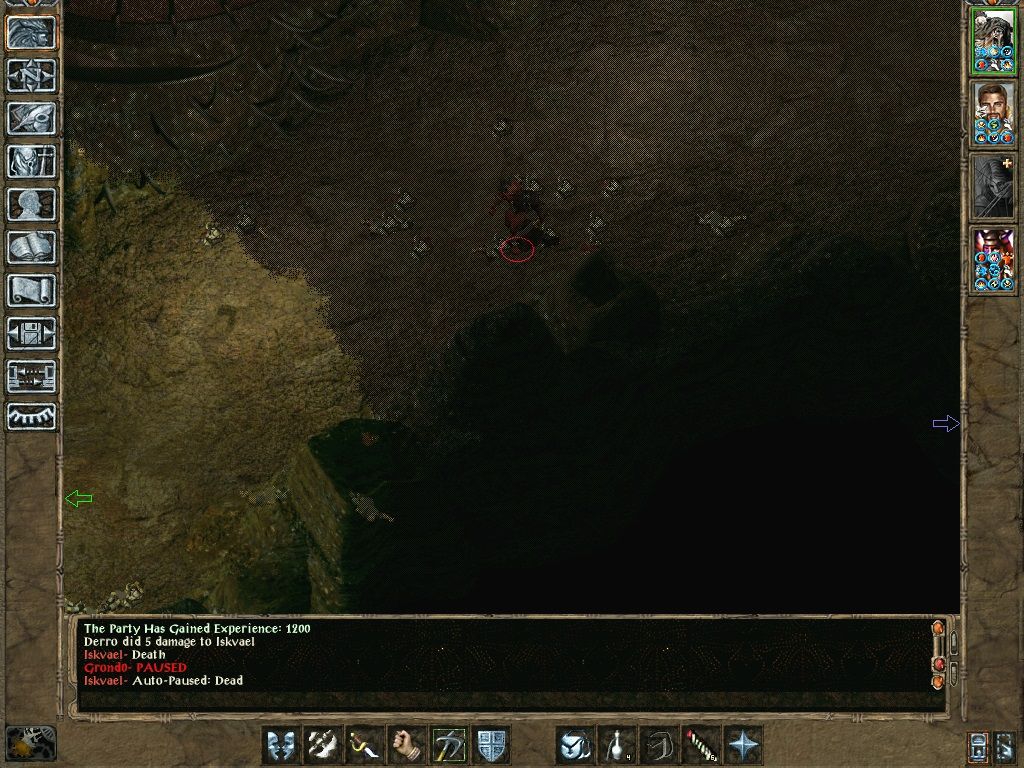Select the short-haired man party portrait
Viewport: 1024px width, 768px height.
coord(992,113)
